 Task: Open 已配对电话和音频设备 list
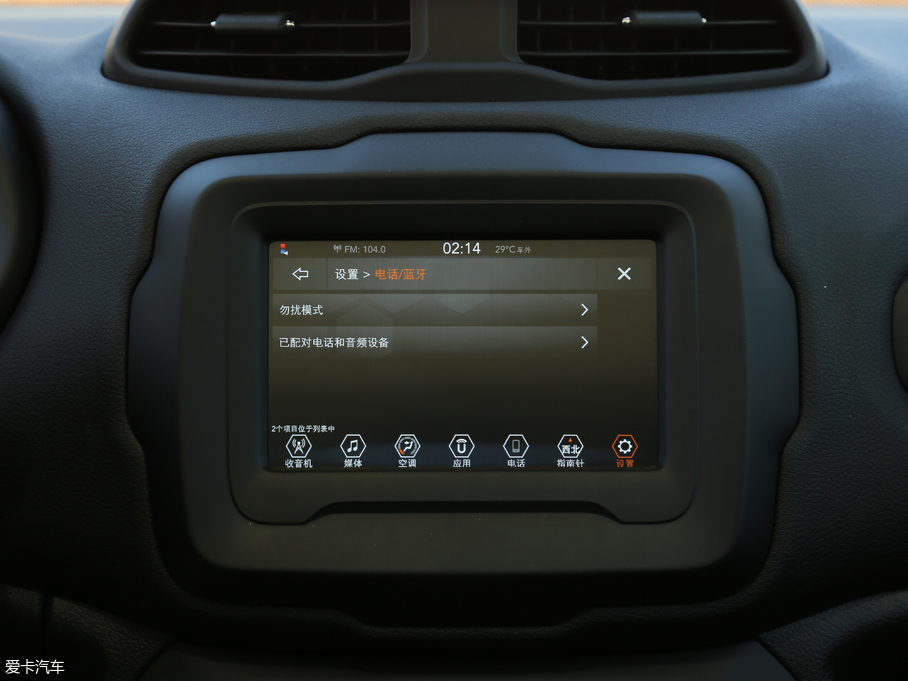(435, 342)
